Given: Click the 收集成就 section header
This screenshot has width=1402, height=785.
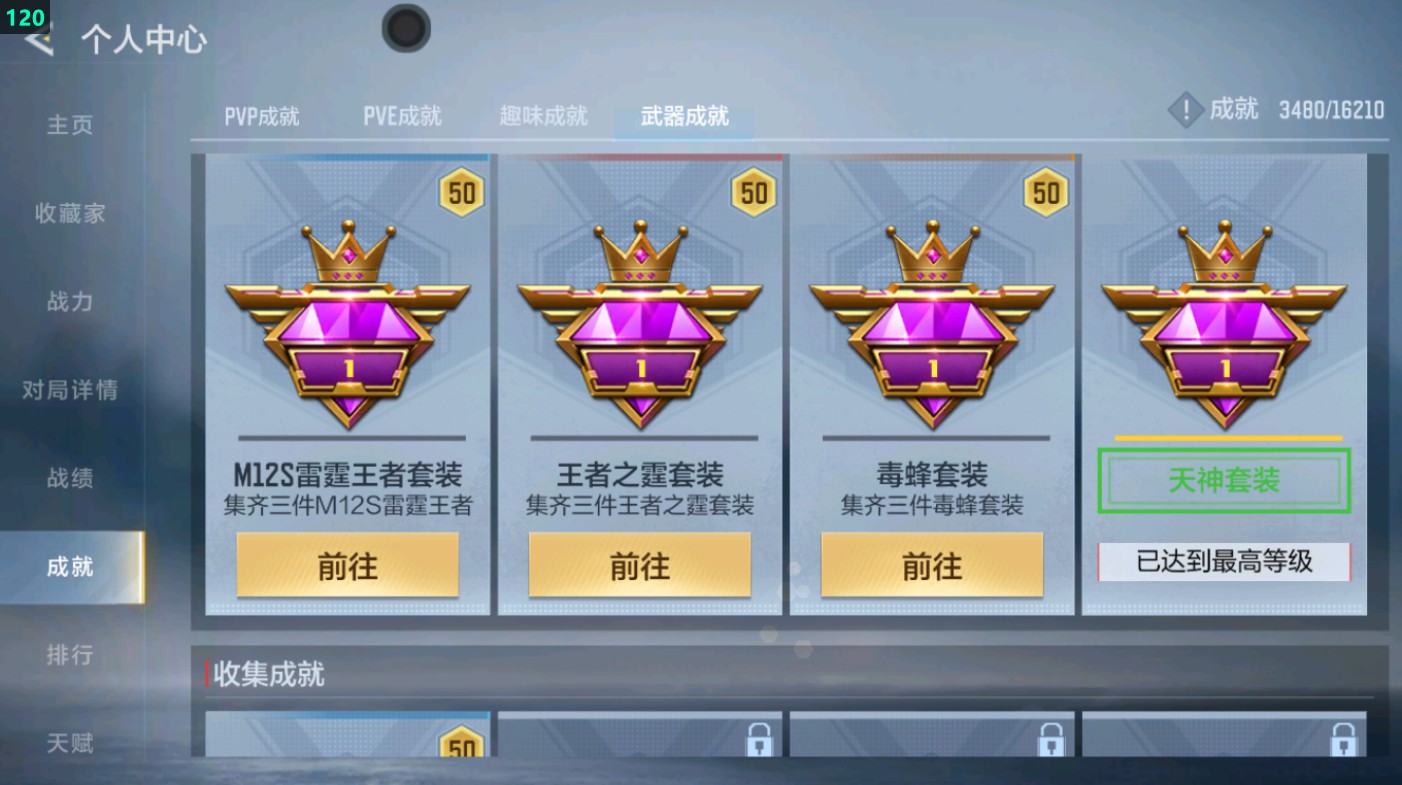Looking at the screenshot, I should tap(268, 675).
